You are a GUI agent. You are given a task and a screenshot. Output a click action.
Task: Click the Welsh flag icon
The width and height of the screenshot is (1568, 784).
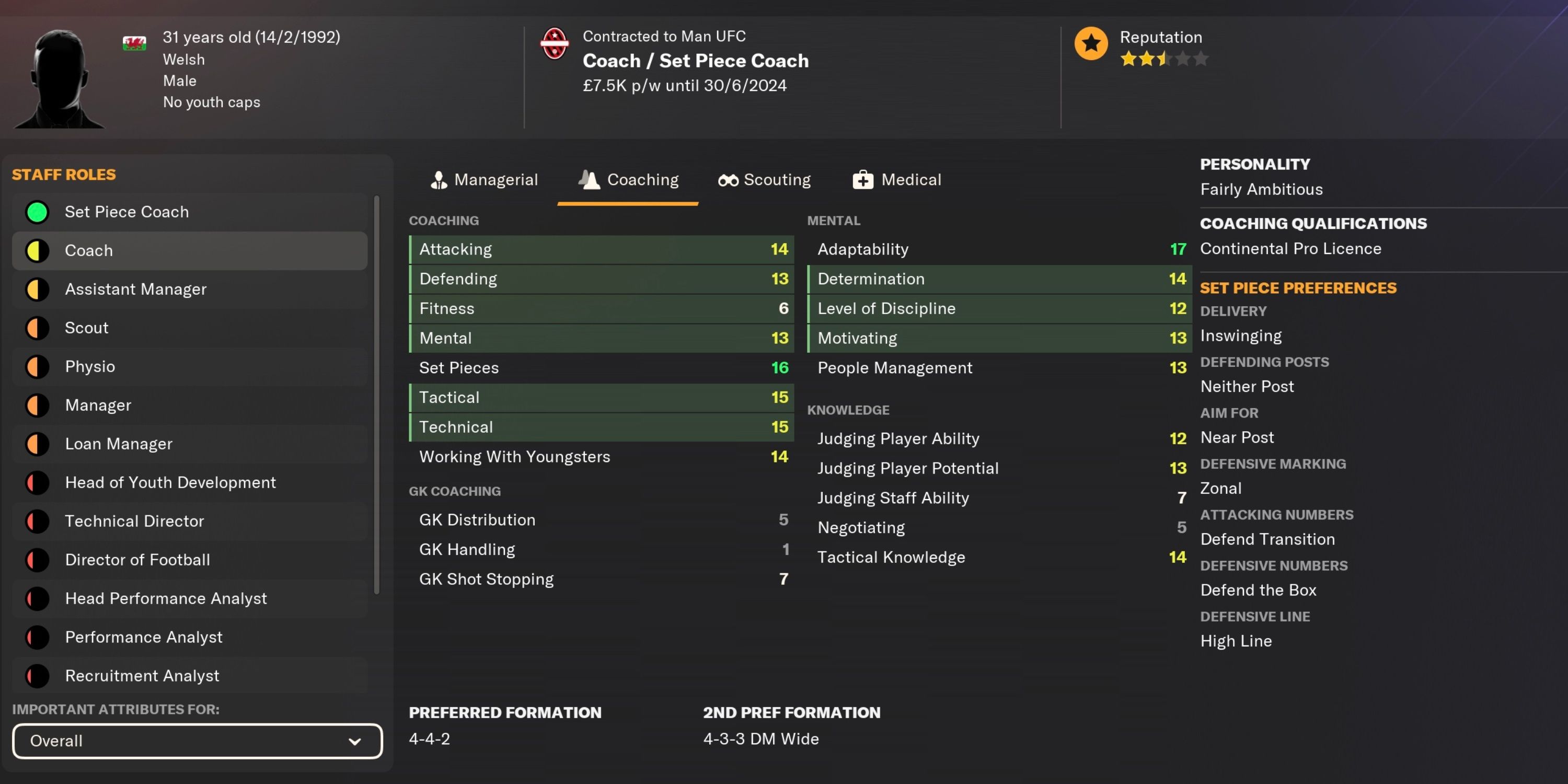(134, 43)
